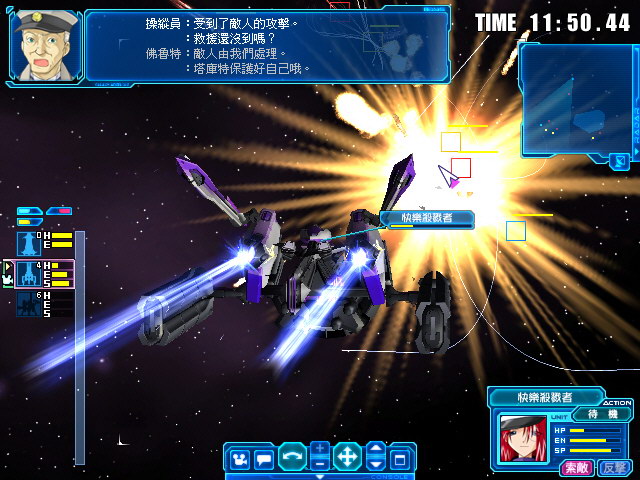Click the camera view icon
The width and height of the screenshot is (640, 480).
pos(240,459)
